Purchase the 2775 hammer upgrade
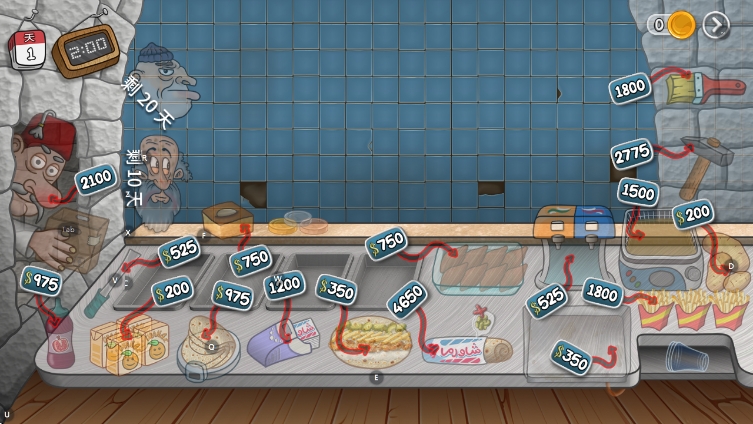The image size is (753, 424). click(x=632, y=154)
